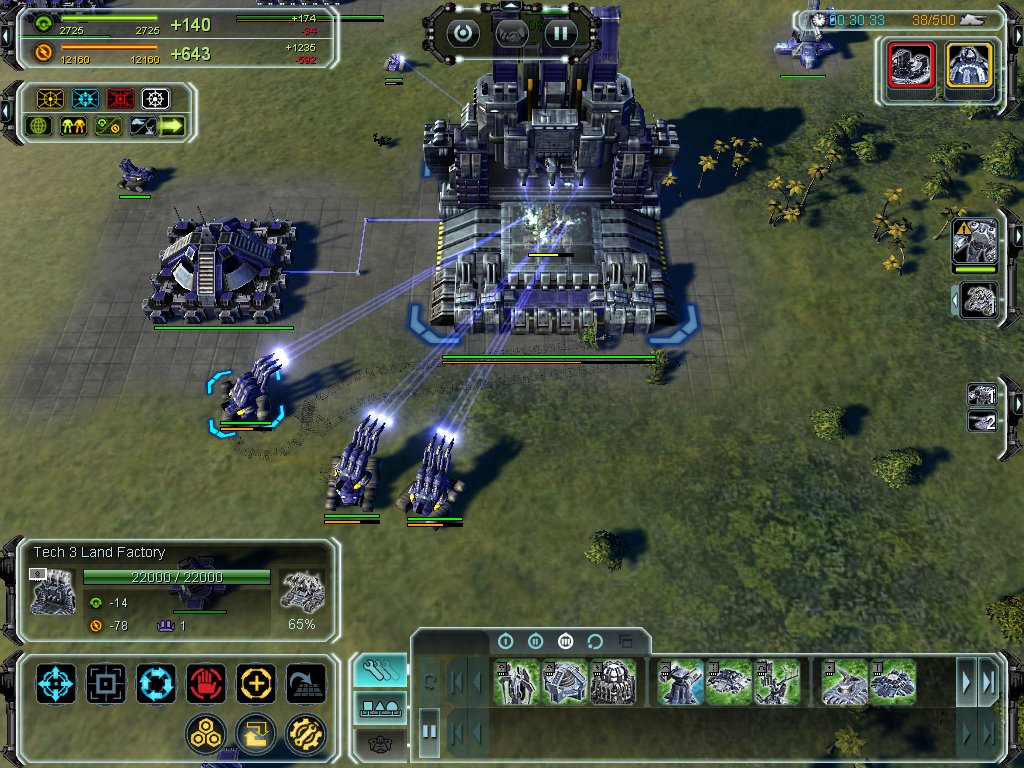Switch to the shapes selection tab
The height and width of the screenshot is (768, 1024).
pyautogui.click(x=380, y=707)
